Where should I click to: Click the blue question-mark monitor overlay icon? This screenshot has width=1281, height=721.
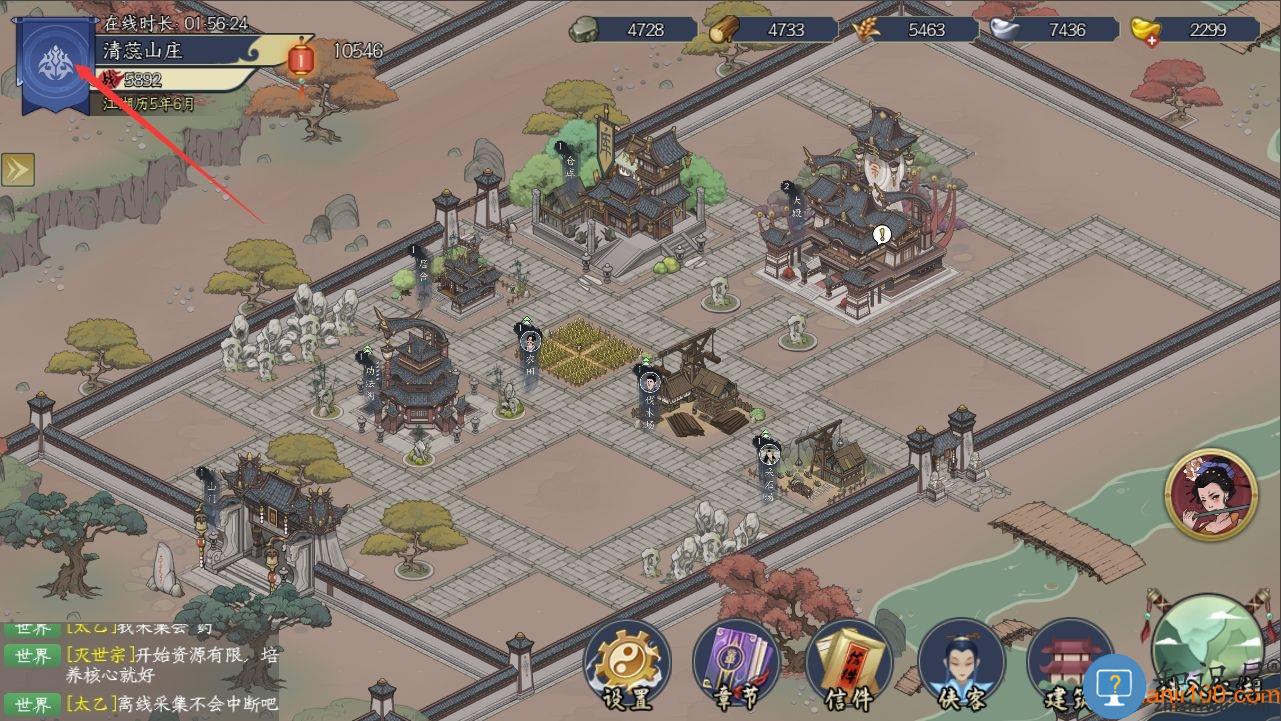(x=1113, y=686)
